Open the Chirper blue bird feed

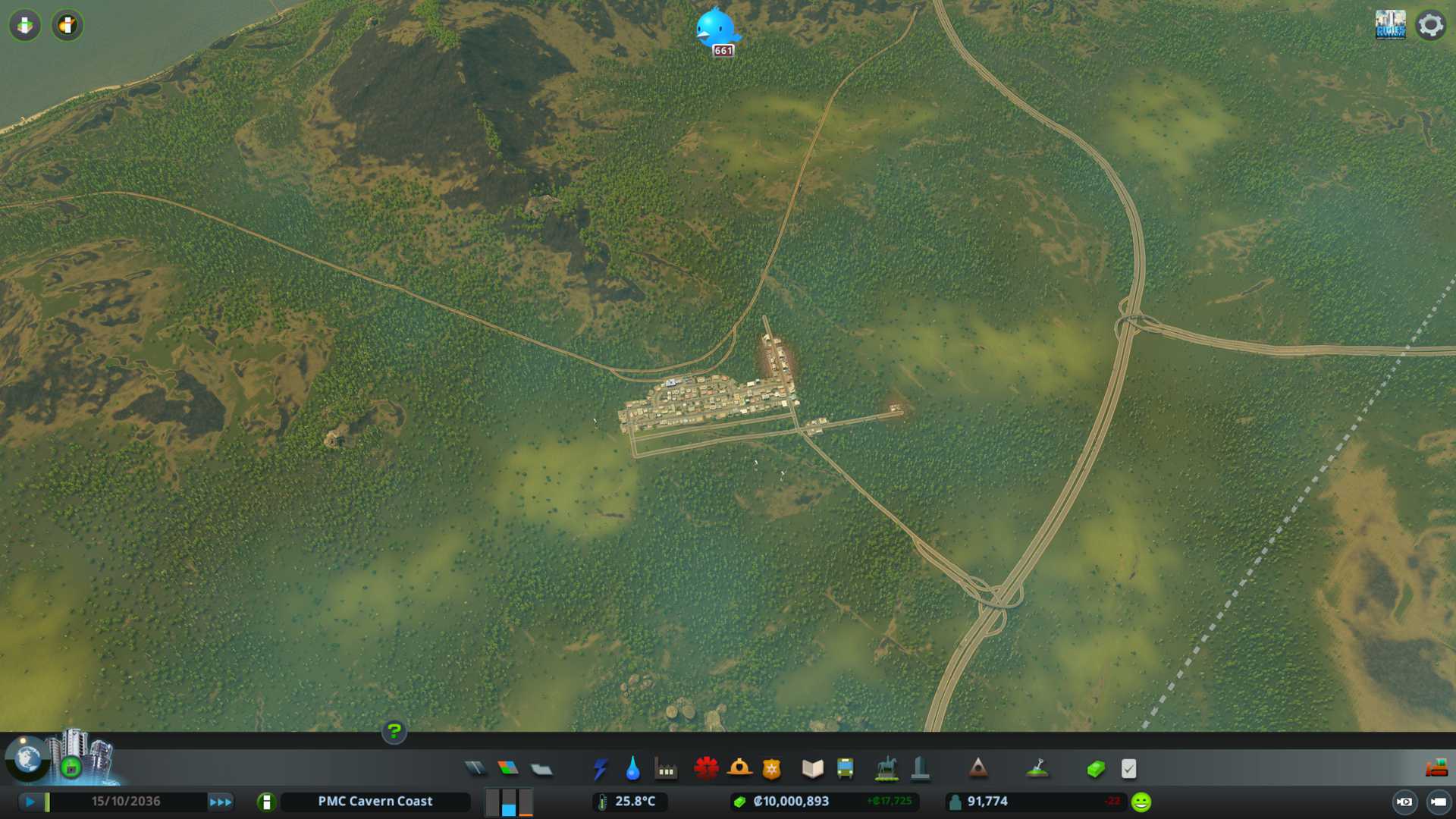click(x=716, y=29)
